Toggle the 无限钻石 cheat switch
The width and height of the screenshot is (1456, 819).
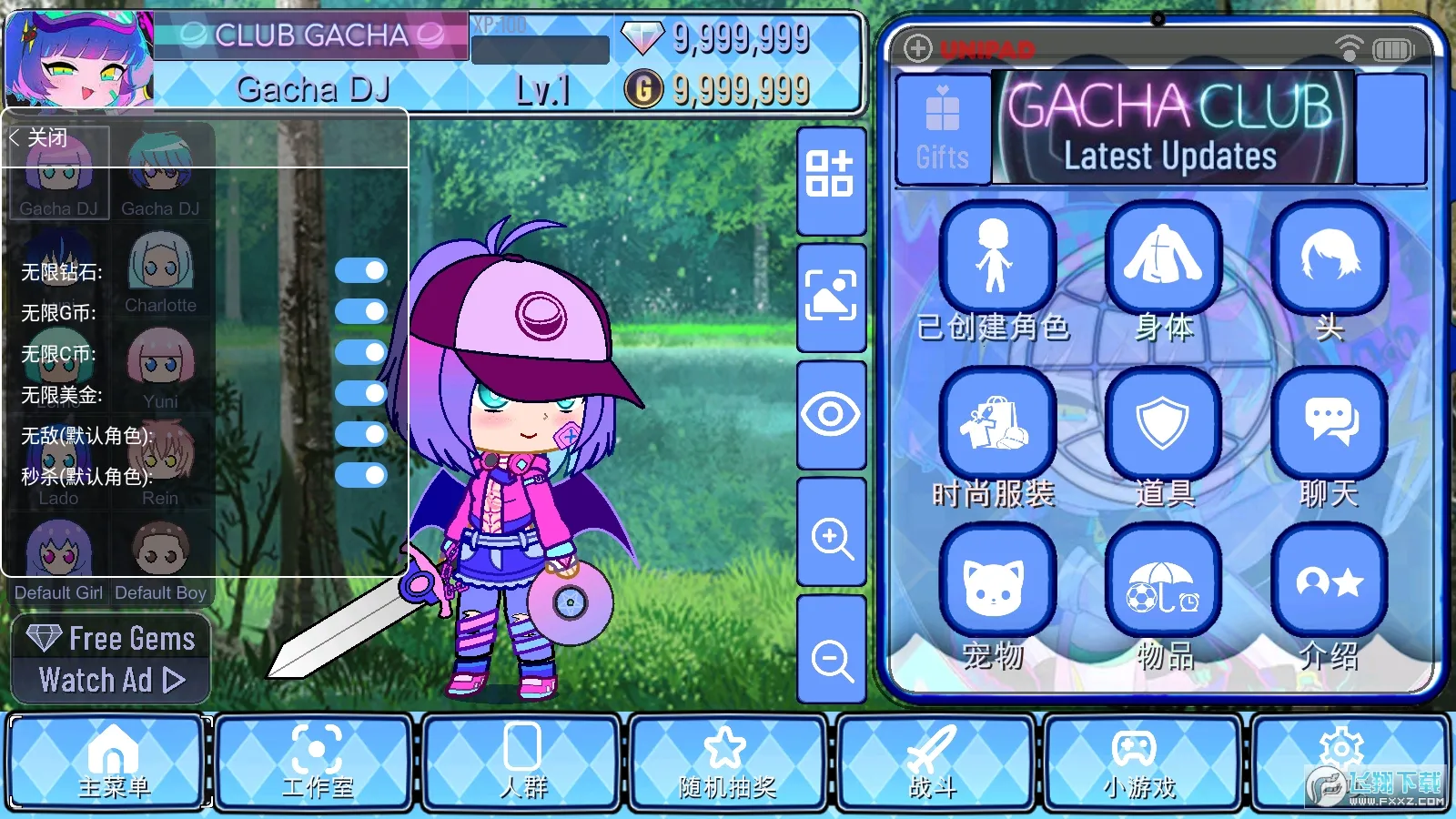tap(361, 270)
